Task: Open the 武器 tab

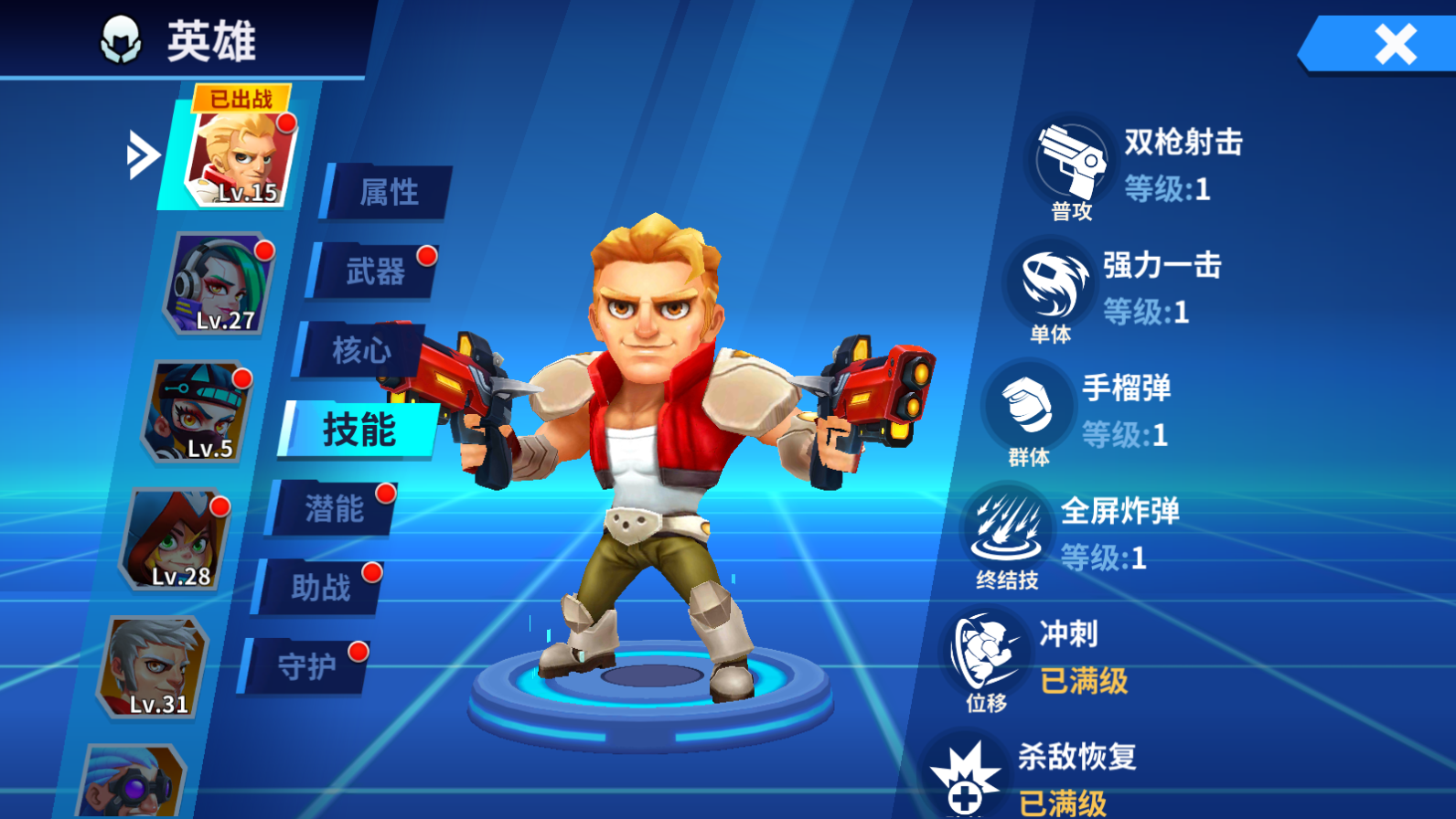Action: point(374,271)
